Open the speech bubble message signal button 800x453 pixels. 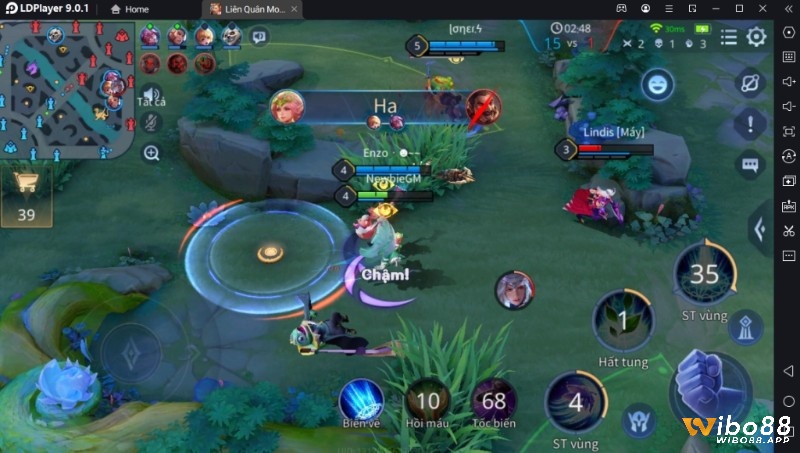pos(749,164)
